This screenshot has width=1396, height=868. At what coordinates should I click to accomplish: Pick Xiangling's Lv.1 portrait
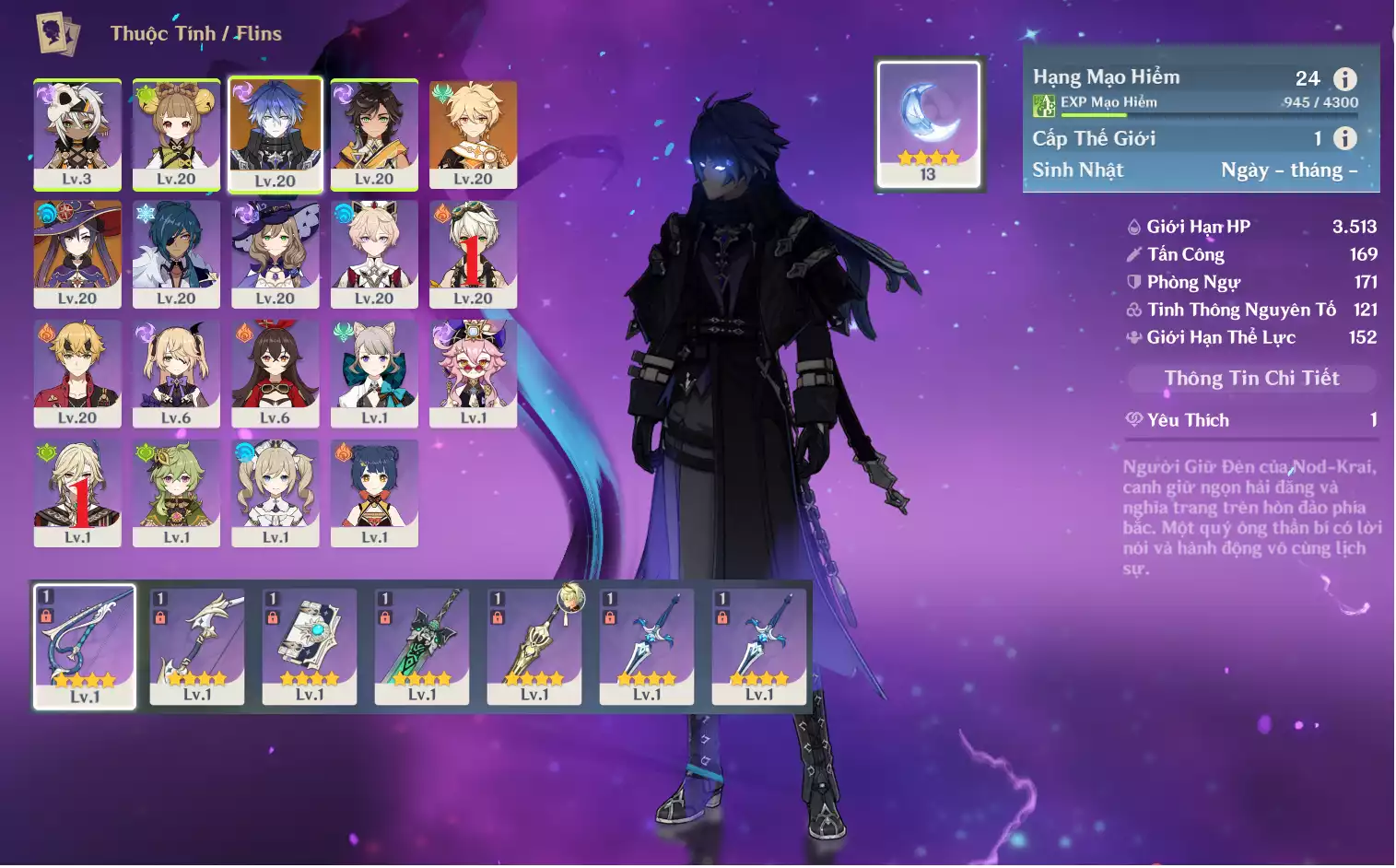(374, 493)
